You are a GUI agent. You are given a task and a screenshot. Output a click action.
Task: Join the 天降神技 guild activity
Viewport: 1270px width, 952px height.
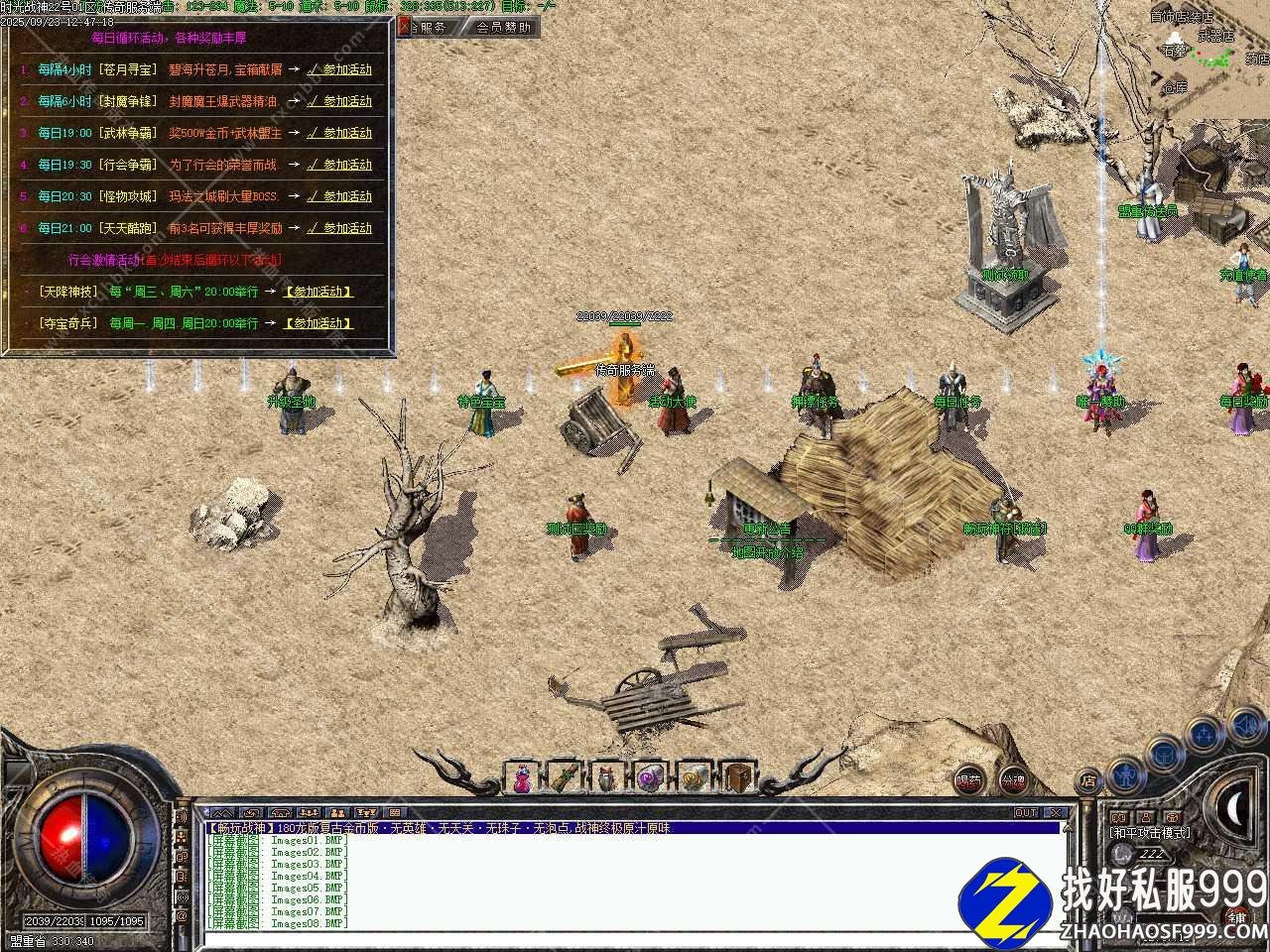(x=318, y=292)
